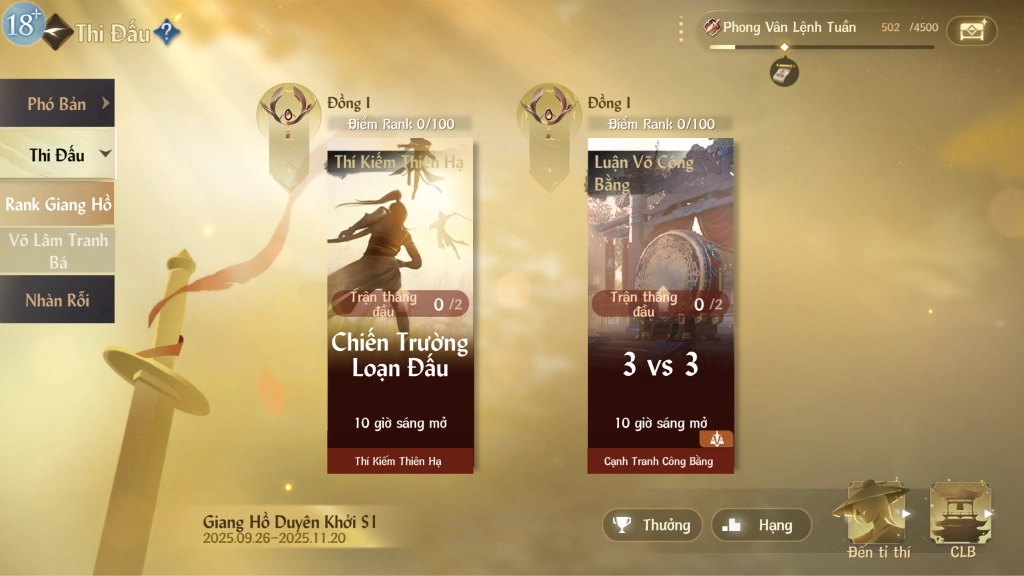The height and width of the screenshot is (576, 1024).
Task: View the Hạng rankings
Action: tap(761, 525)
